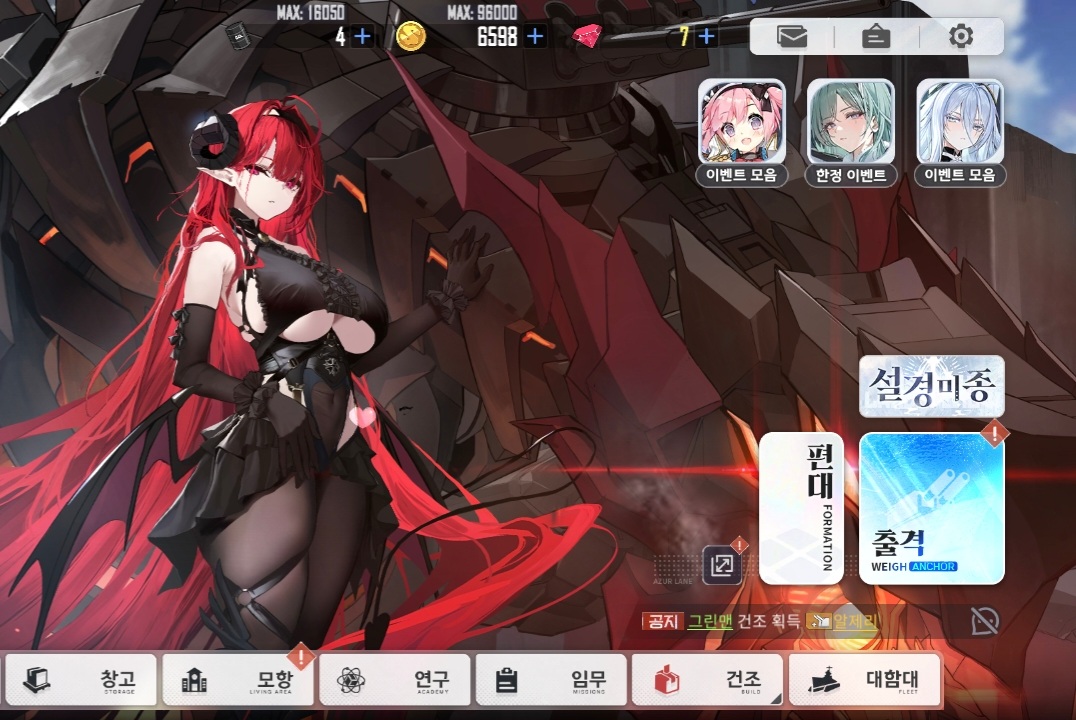Open the 대함대 fleet menu
1076x720 pixels.
[x=866, y=680]
